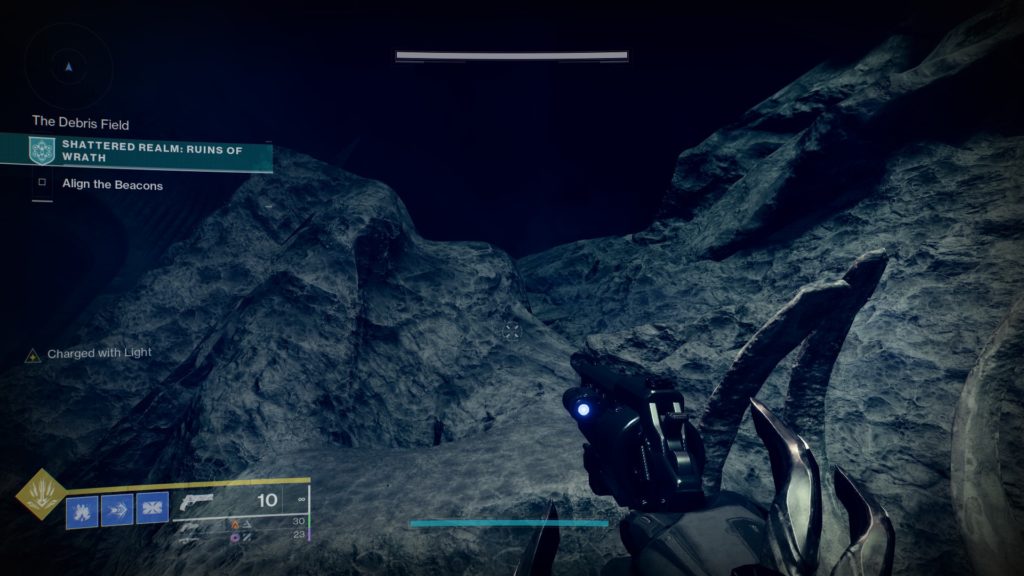1024x576 pixels.
Task: Select the Charged with Light buff icon
Action: tap(33, 355)
